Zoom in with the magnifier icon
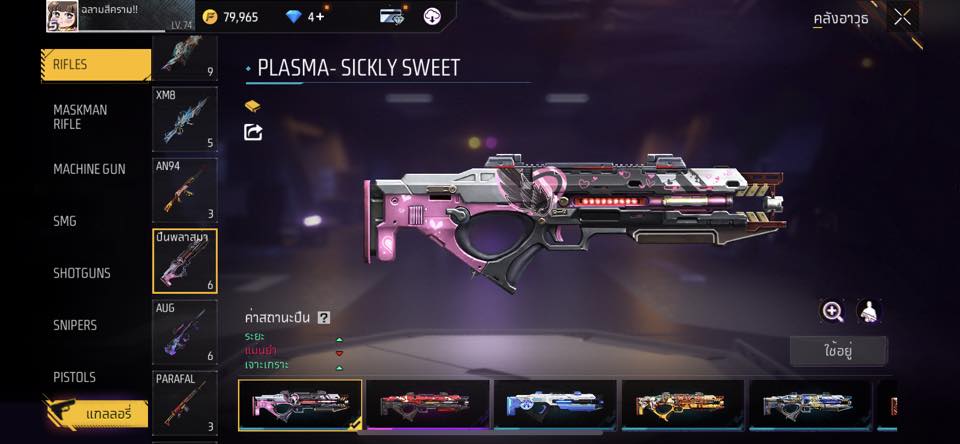 pyautogui.click(x=832, y=311)
